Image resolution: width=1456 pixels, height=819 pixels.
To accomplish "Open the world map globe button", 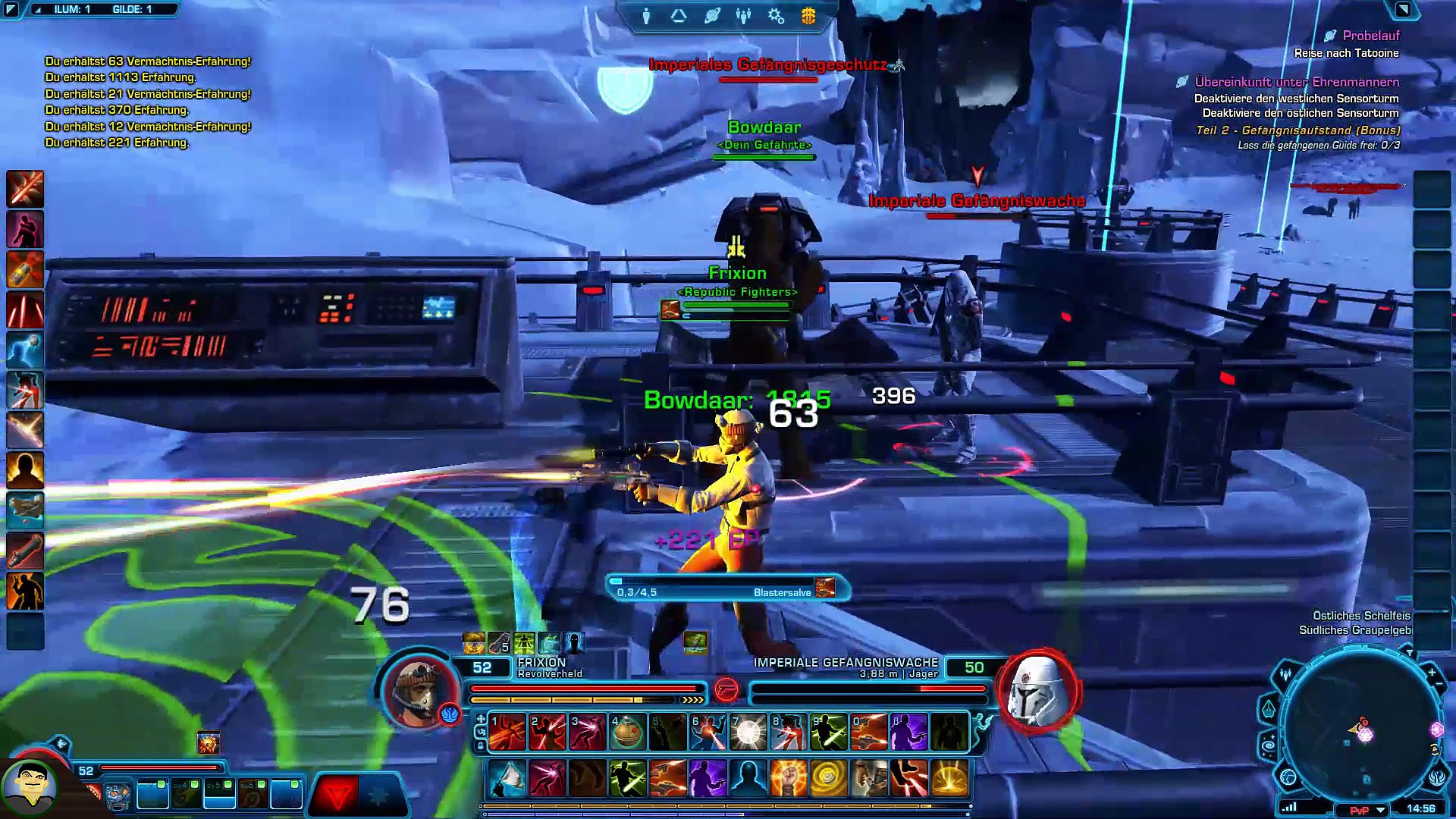I will (1288, 777).
